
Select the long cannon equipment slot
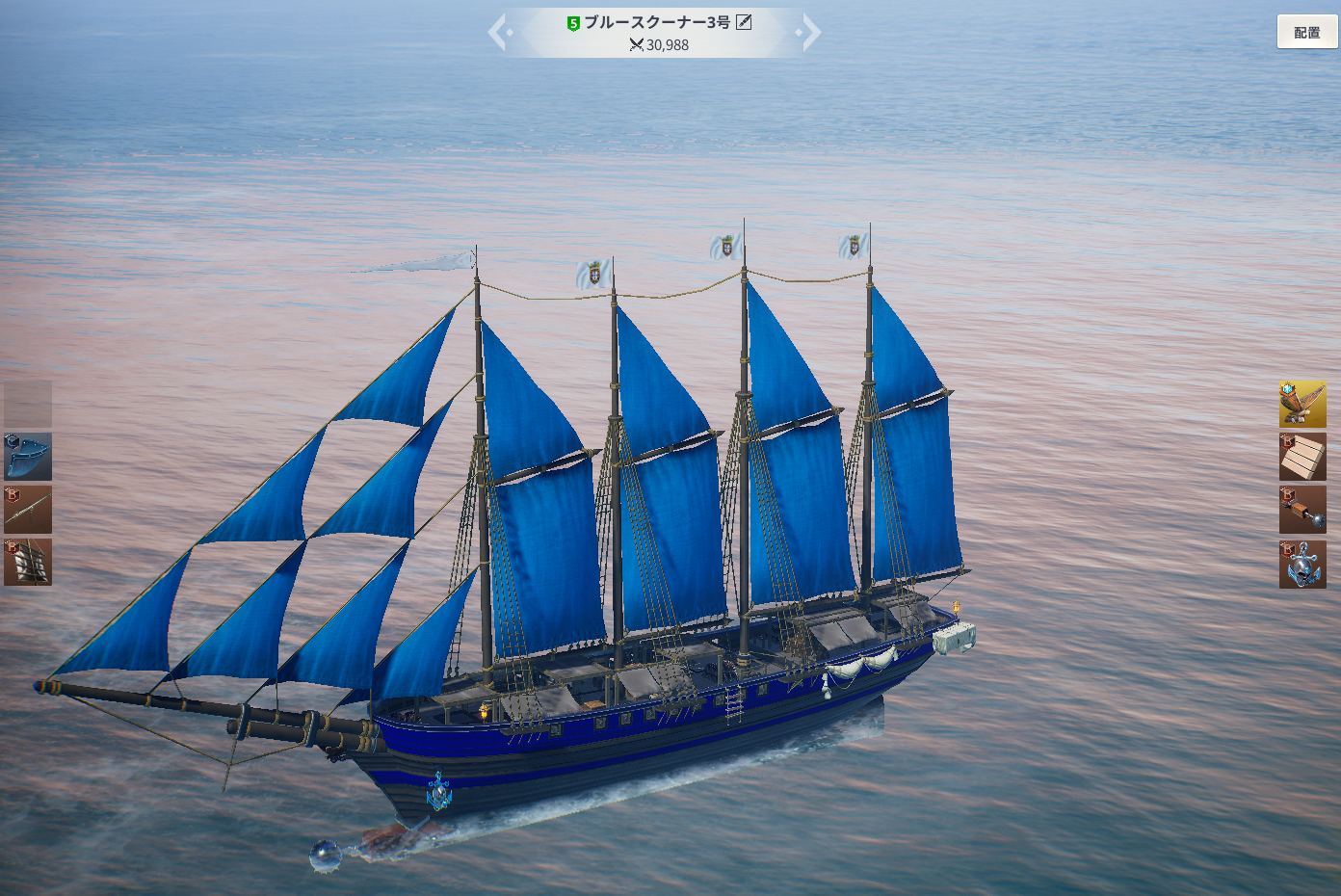[28, 510]
